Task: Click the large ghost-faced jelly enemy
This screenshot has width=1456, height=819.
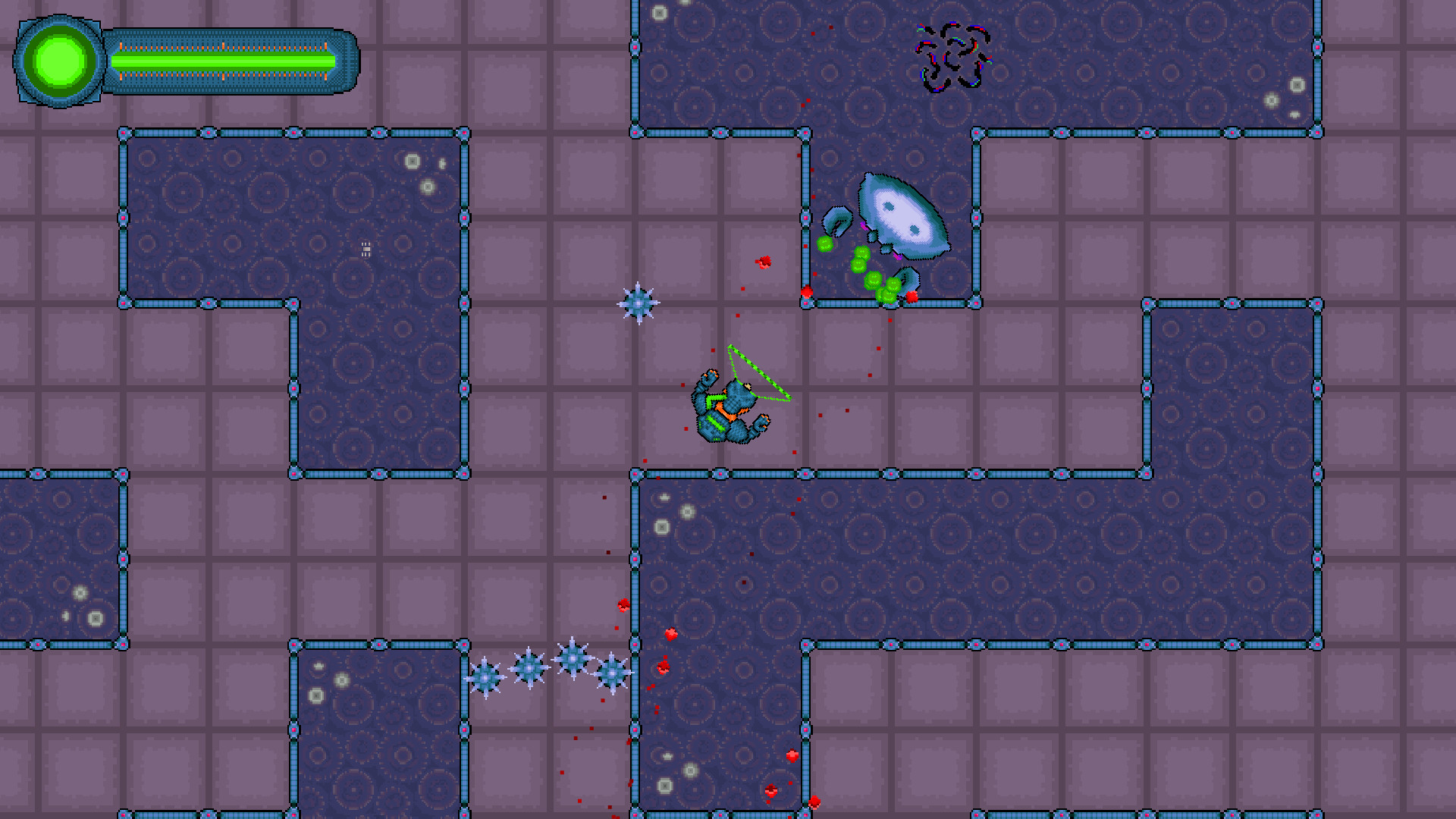Action: click(902, 216)
